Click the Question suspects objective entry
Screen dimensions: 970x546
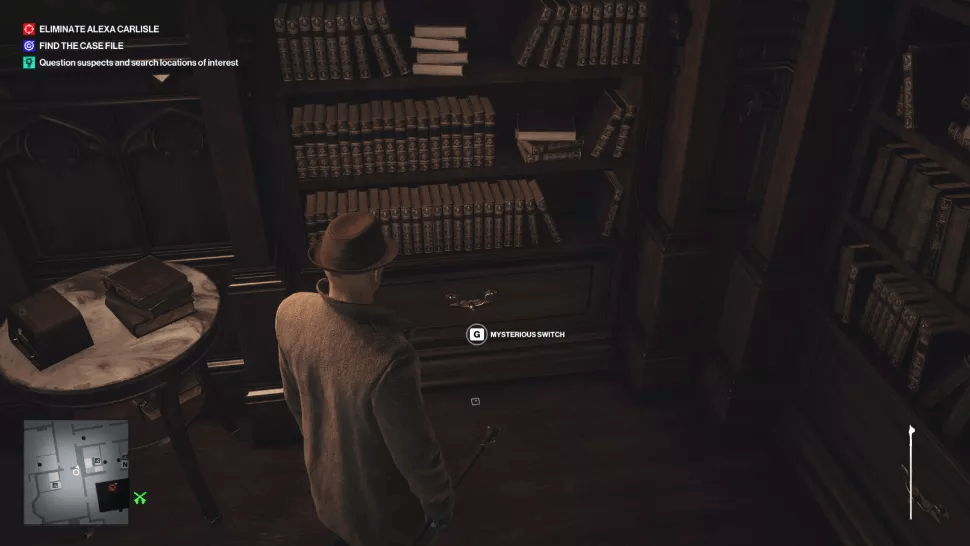tap(138, 63)
